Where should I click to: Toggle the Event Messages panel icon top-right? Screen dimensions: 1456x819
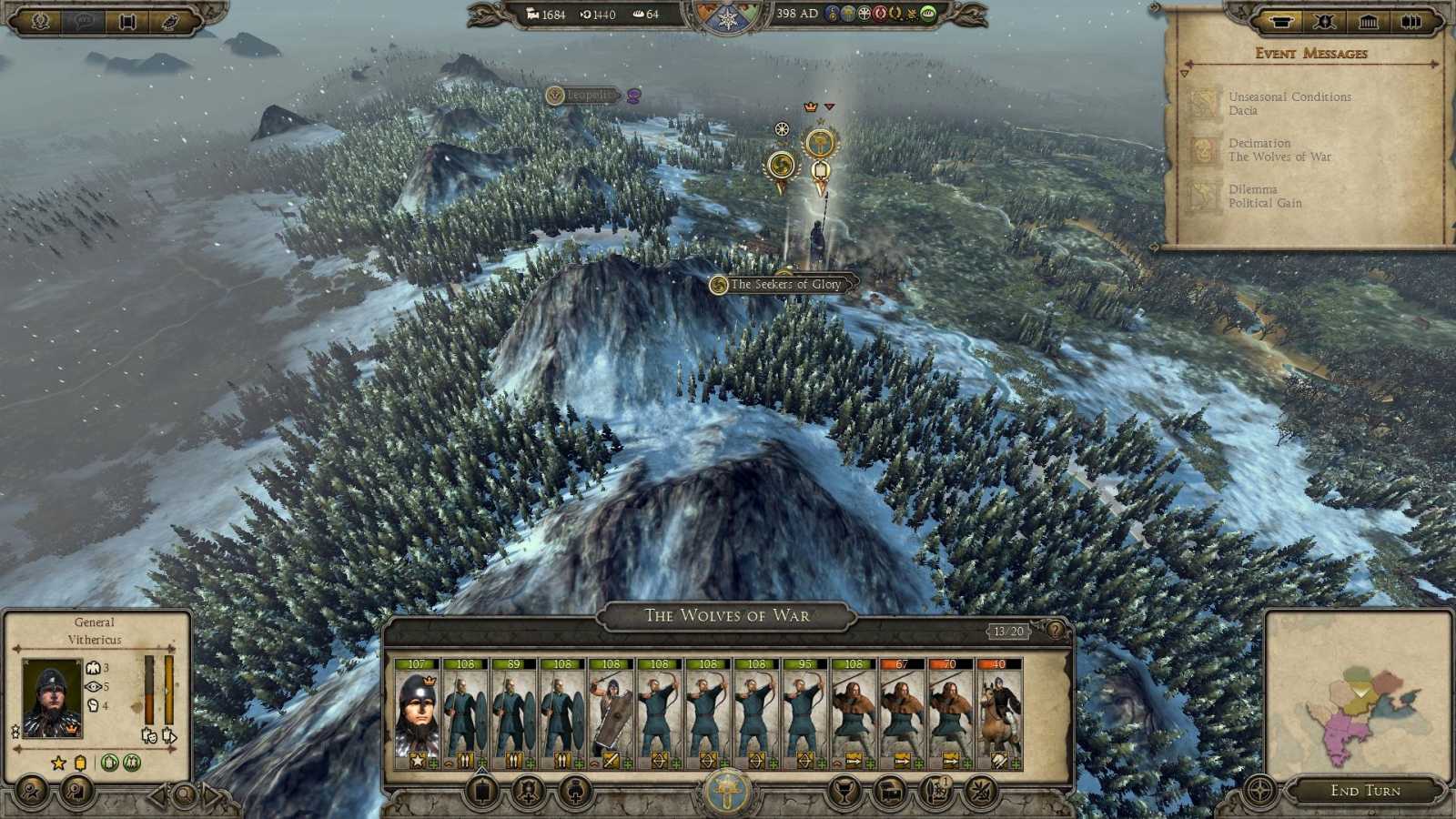[x=1282, y=19]
